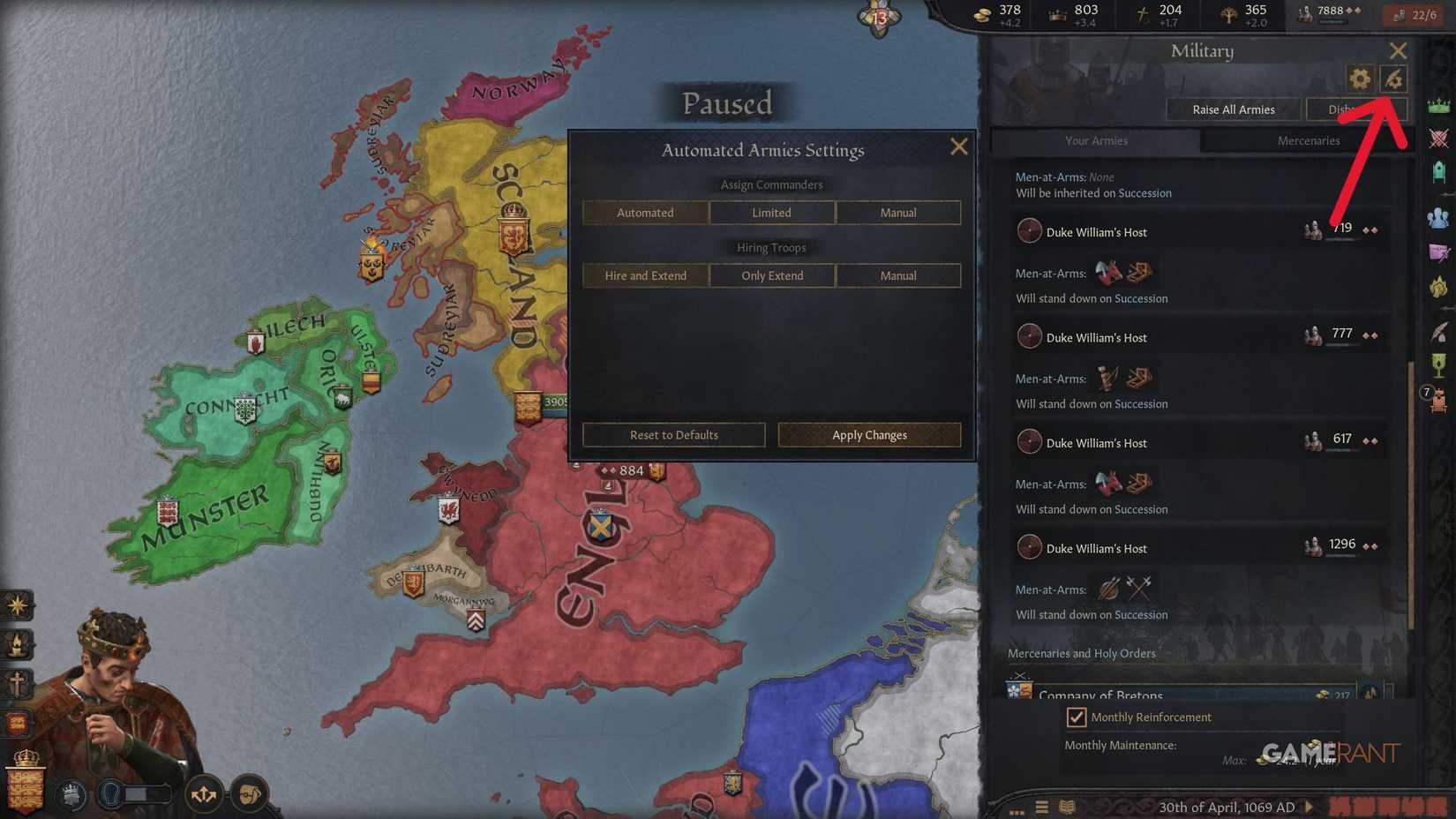
Task: Click the intrigue schemes dagger icon
Action: pyautogui.click(x=1438, y=252)
